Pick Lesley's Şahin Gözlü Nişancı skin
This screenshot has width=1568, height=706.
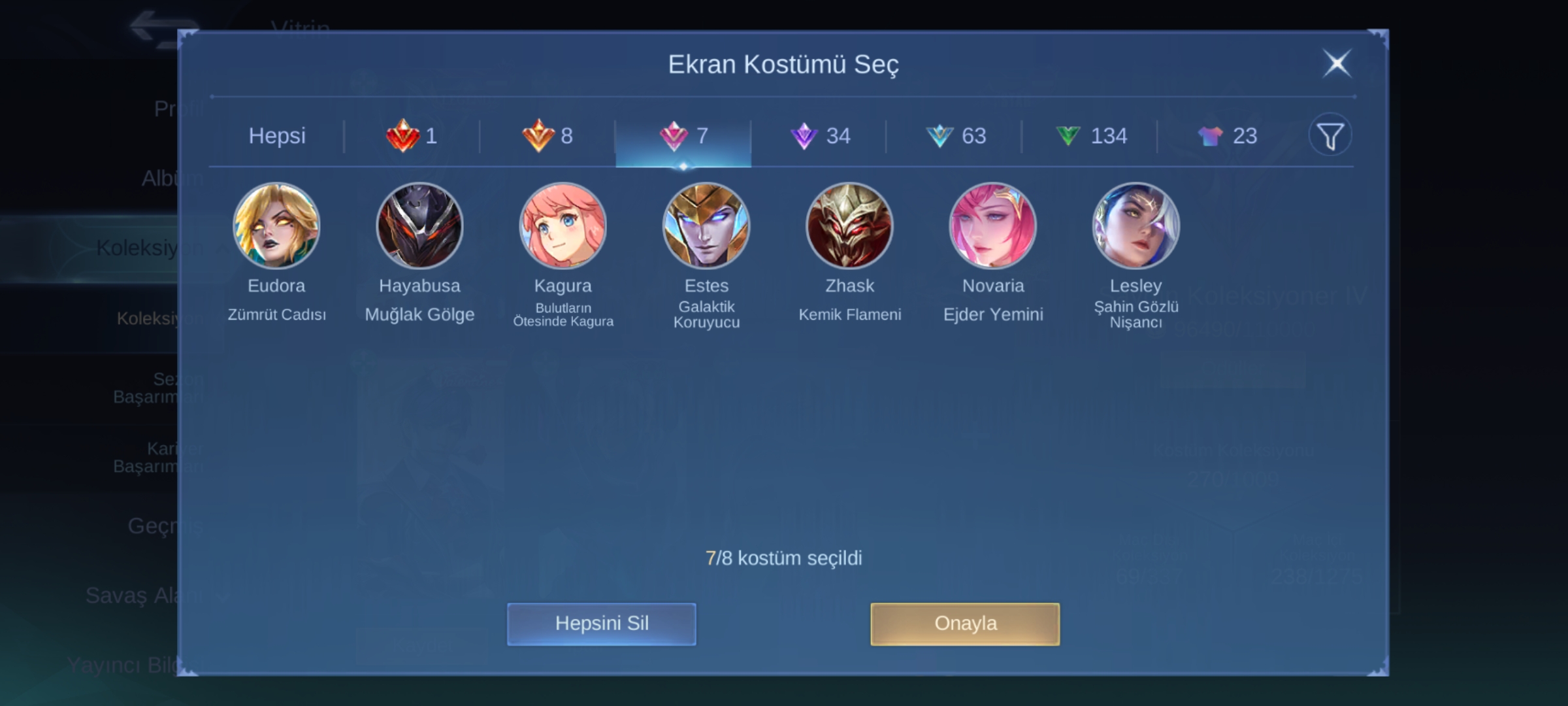[x=1135, y=226]
